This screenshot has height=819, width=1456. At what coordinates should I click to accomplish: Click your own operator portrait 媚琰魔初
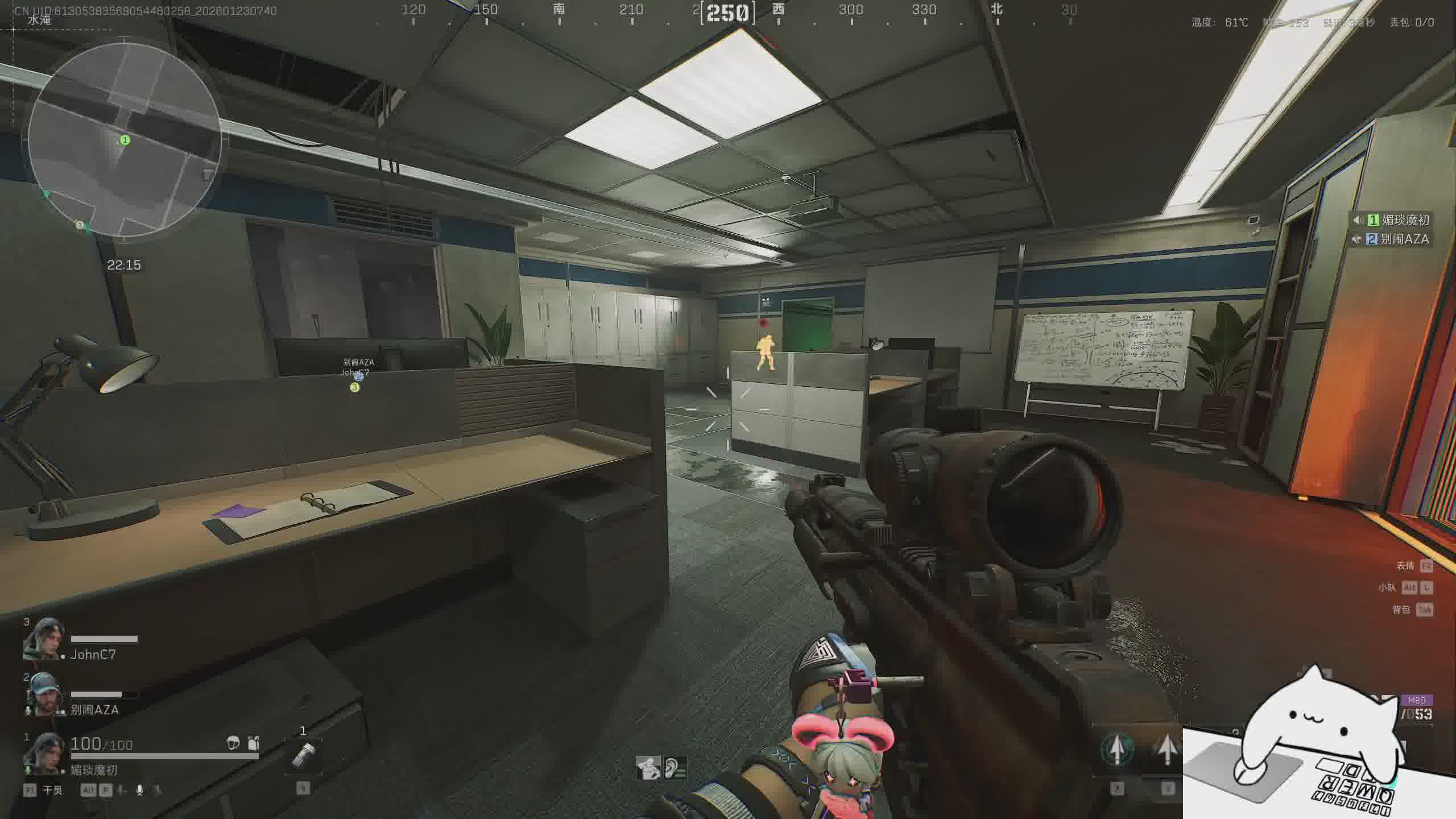pyautogui.click(x=43, y=754)
